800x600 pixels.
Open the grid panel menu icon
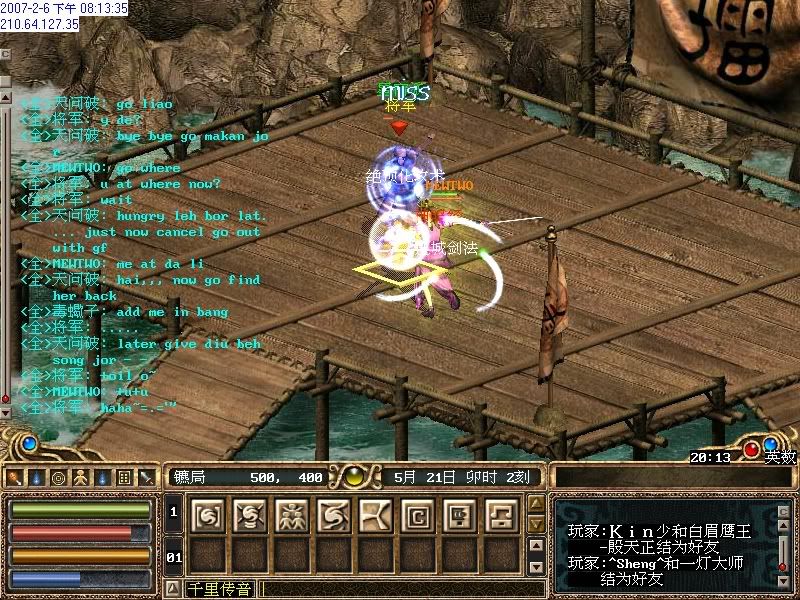click(124, 477)
